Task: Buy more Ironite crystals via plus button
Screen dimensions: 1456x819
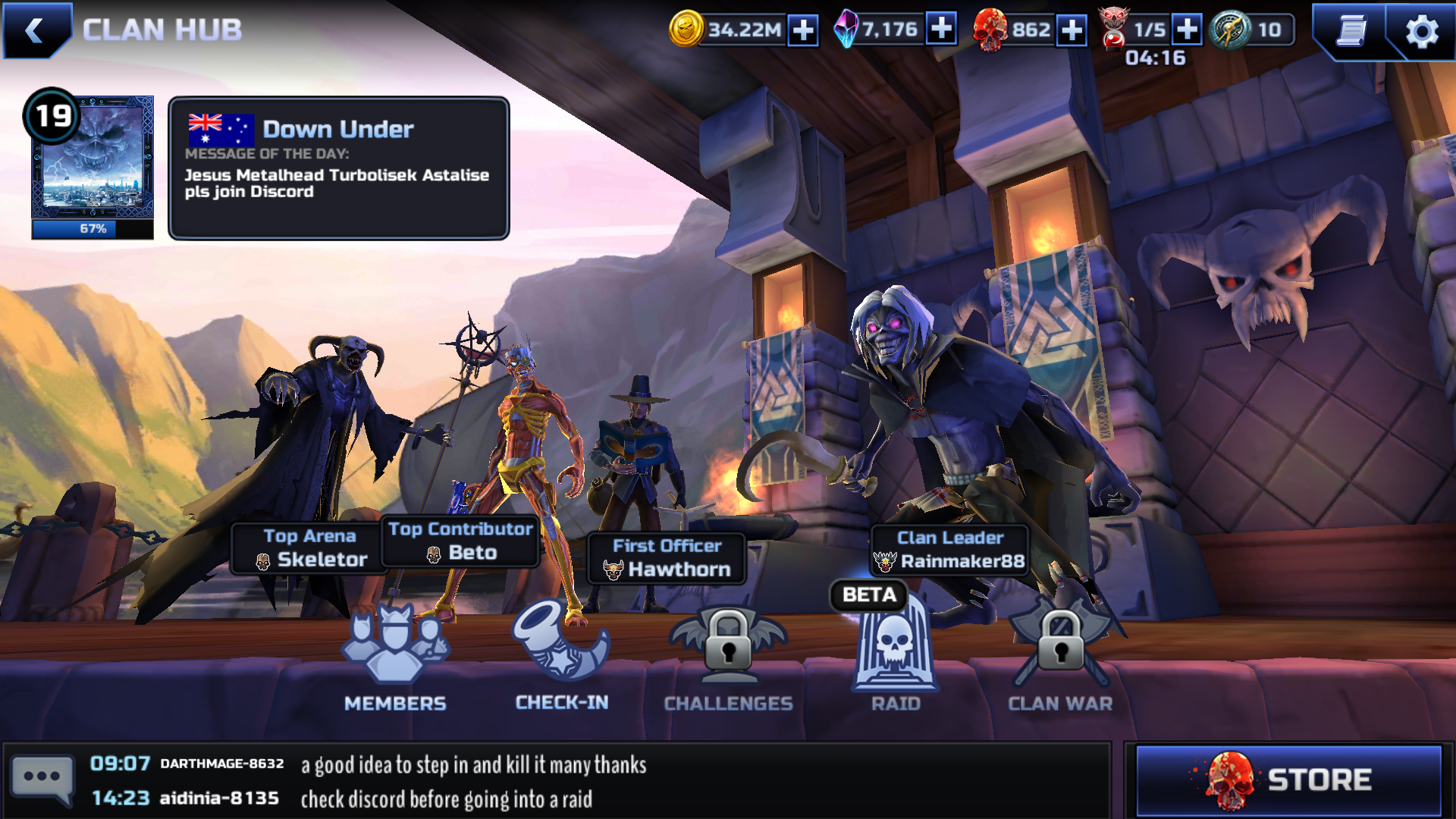Action: [x=941, y=30]
